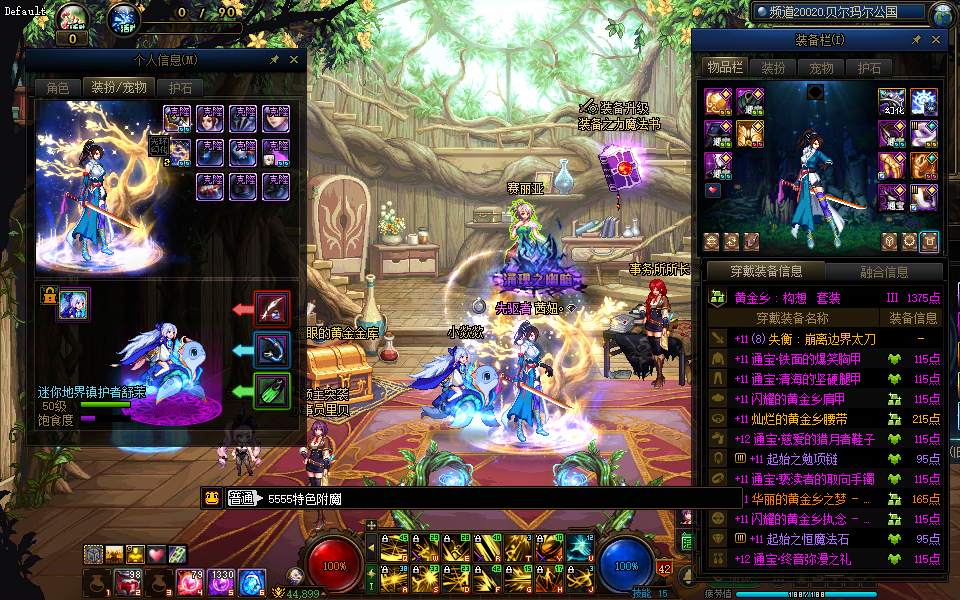
Task: Select the 穿戴装备信息 worn equipment tab
Action: pyautogui.click(x=766, y=271)
